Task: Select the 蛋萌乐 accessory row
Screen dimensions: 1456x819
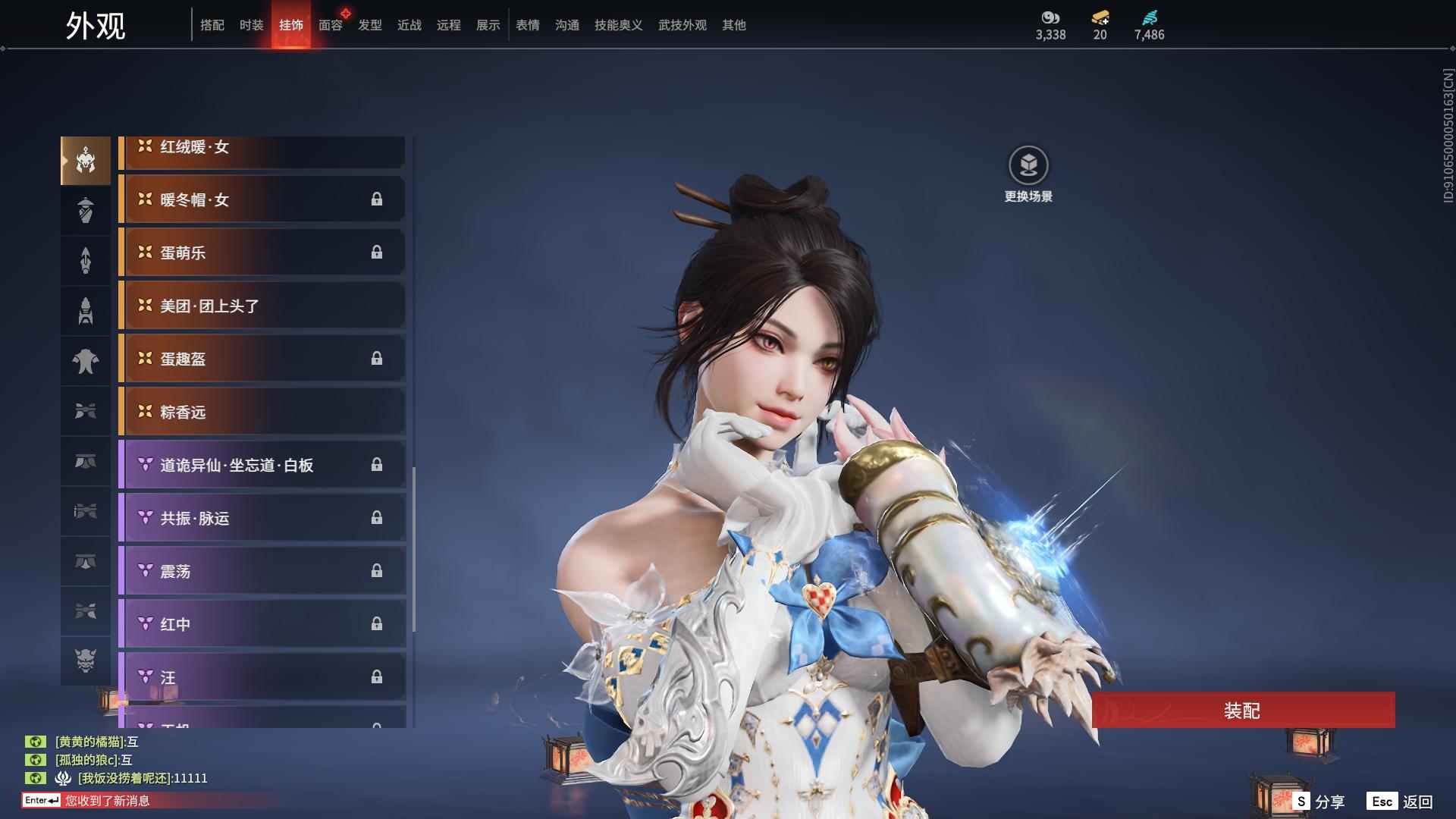Action: [262, 253]
